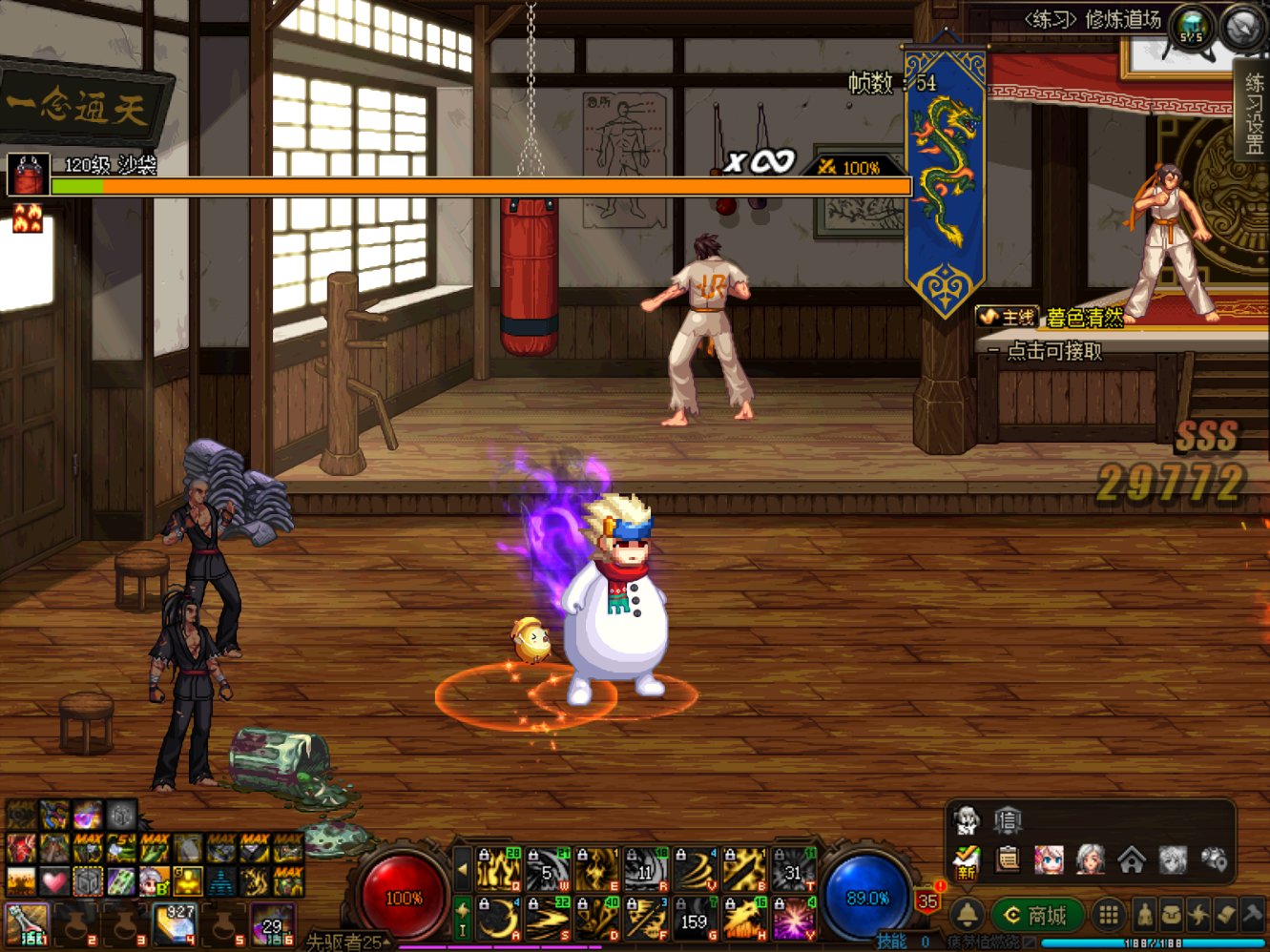The width and height of the screenshot is (1270, 952).
Task: Click the nine-dot grid menu icon
Action: (x=1109, y=915)
